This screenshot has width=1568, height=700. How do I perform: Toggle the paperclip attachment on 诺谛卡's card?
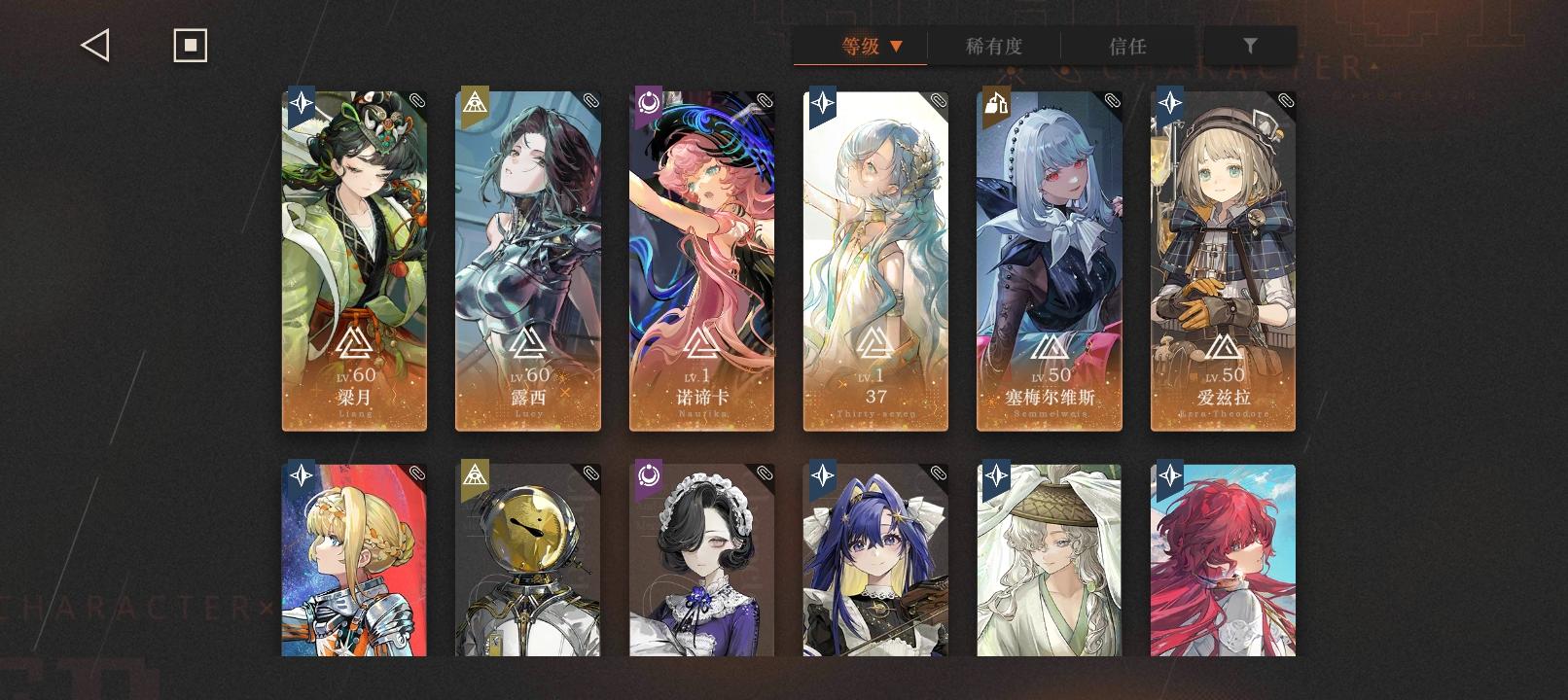(x=766, y=98)
